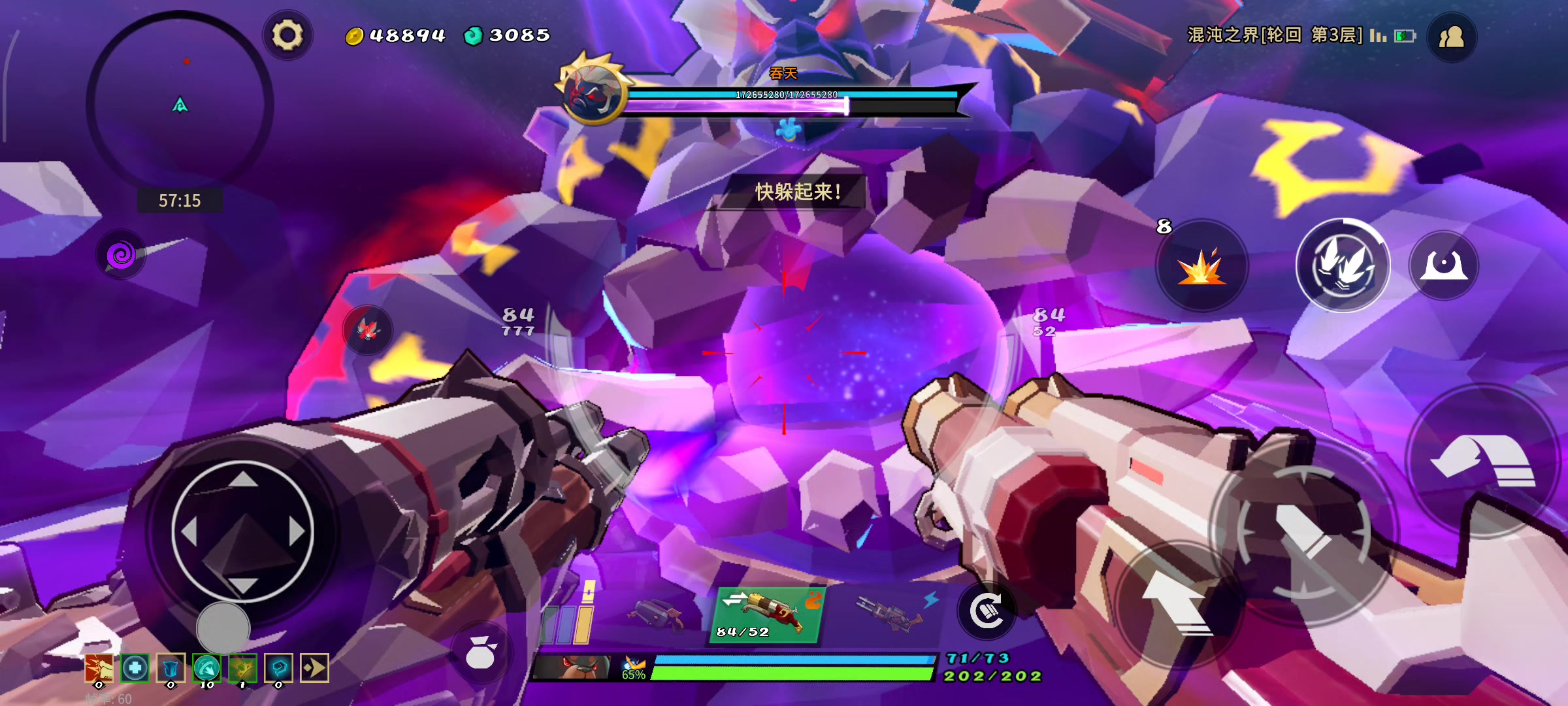The width and height of the screenshot is (1568, 706).
Task: Select the orange punching-fist scroll icon
Action: point(99,668)
